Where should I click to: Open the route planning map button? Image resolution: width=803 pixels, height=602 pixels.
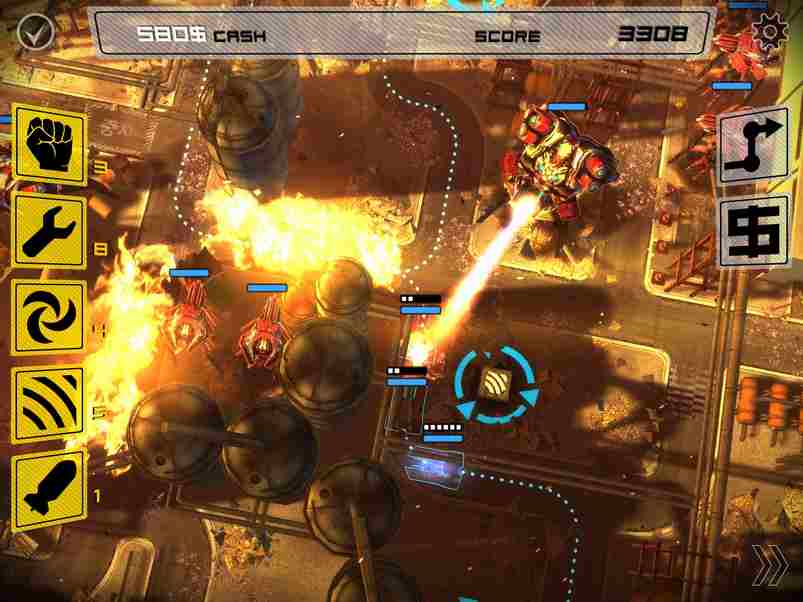[753, 145]
